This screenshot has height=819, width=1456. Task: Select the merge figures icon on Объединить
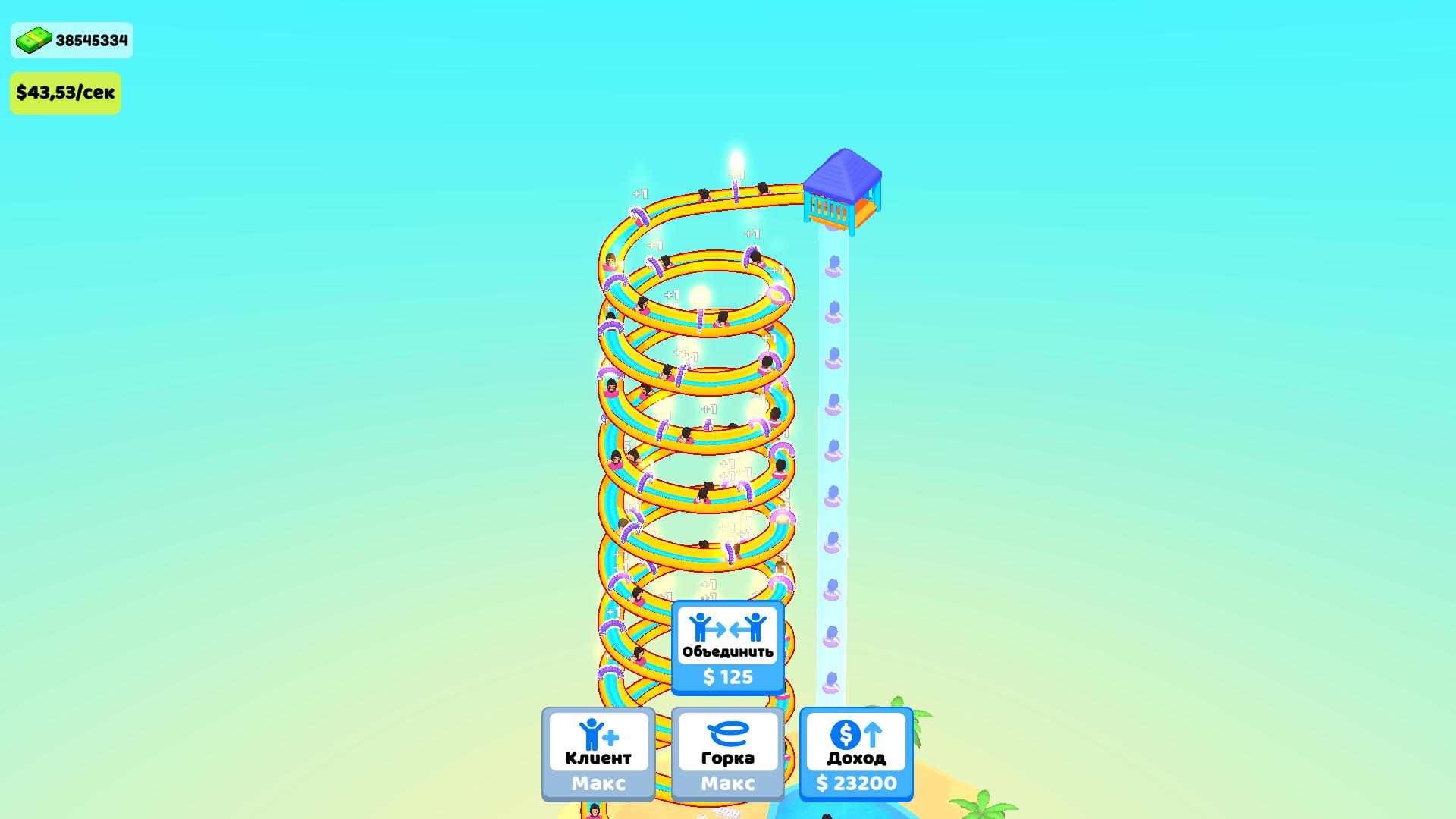[726, 626]
